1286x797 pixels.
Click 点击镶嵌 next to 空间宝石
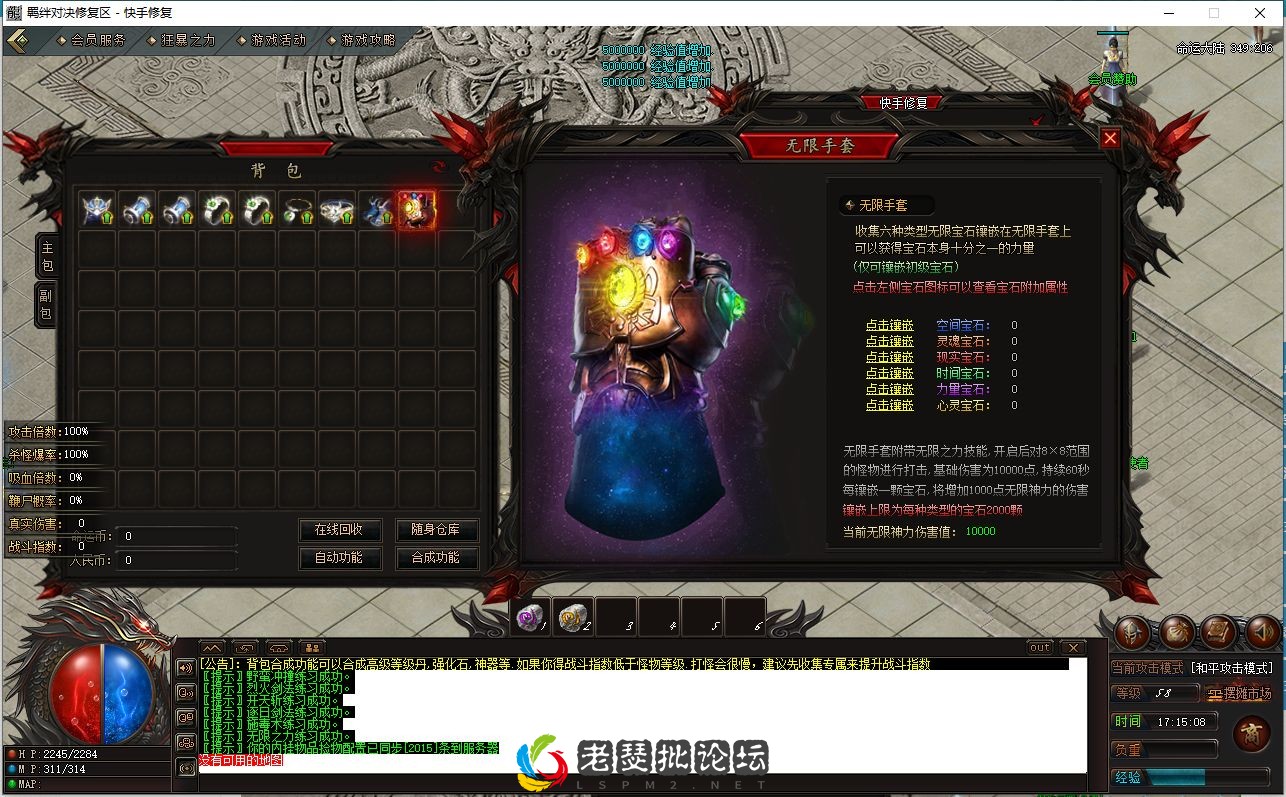(x=888, y=324)
